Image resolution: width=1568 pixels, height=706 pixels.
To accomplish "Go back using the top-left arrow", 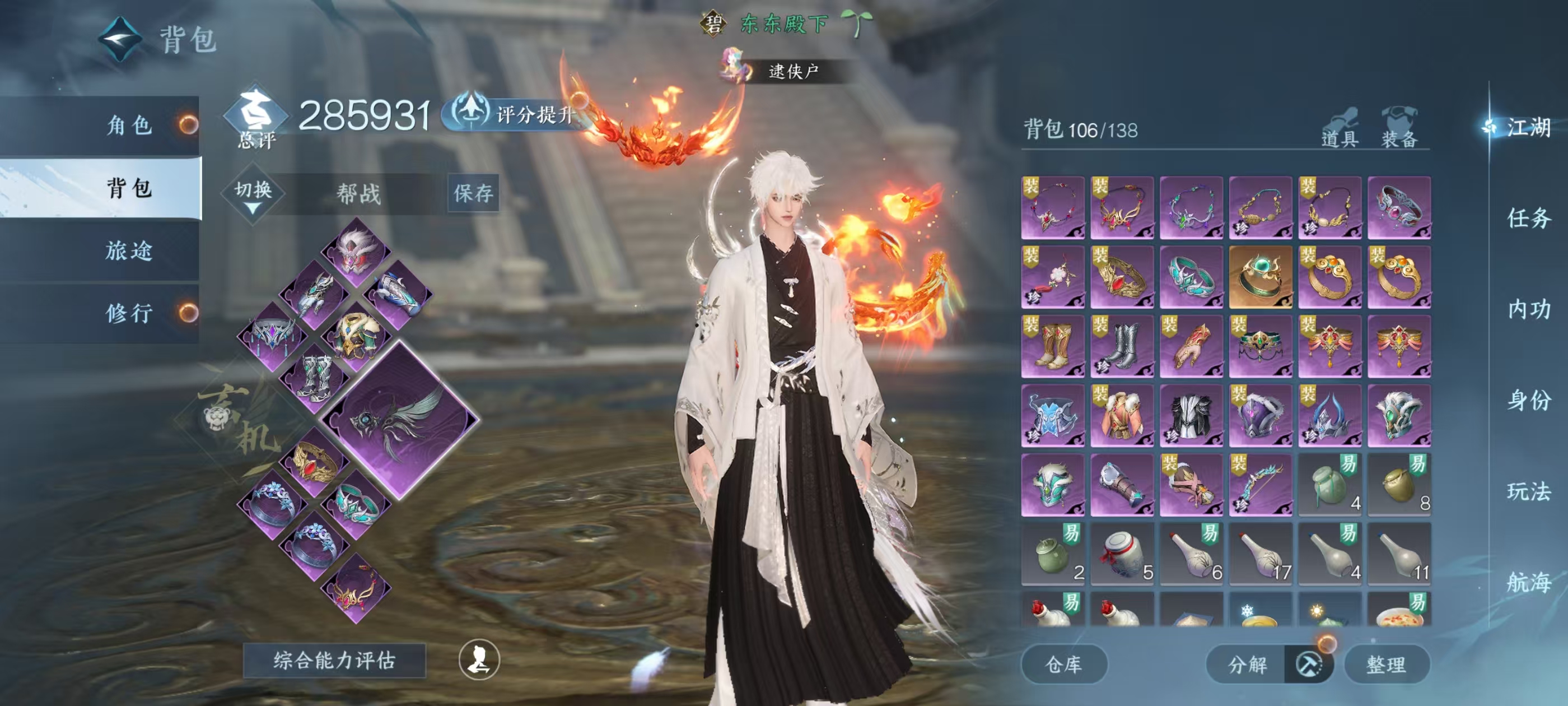I will tap(120, 39).
